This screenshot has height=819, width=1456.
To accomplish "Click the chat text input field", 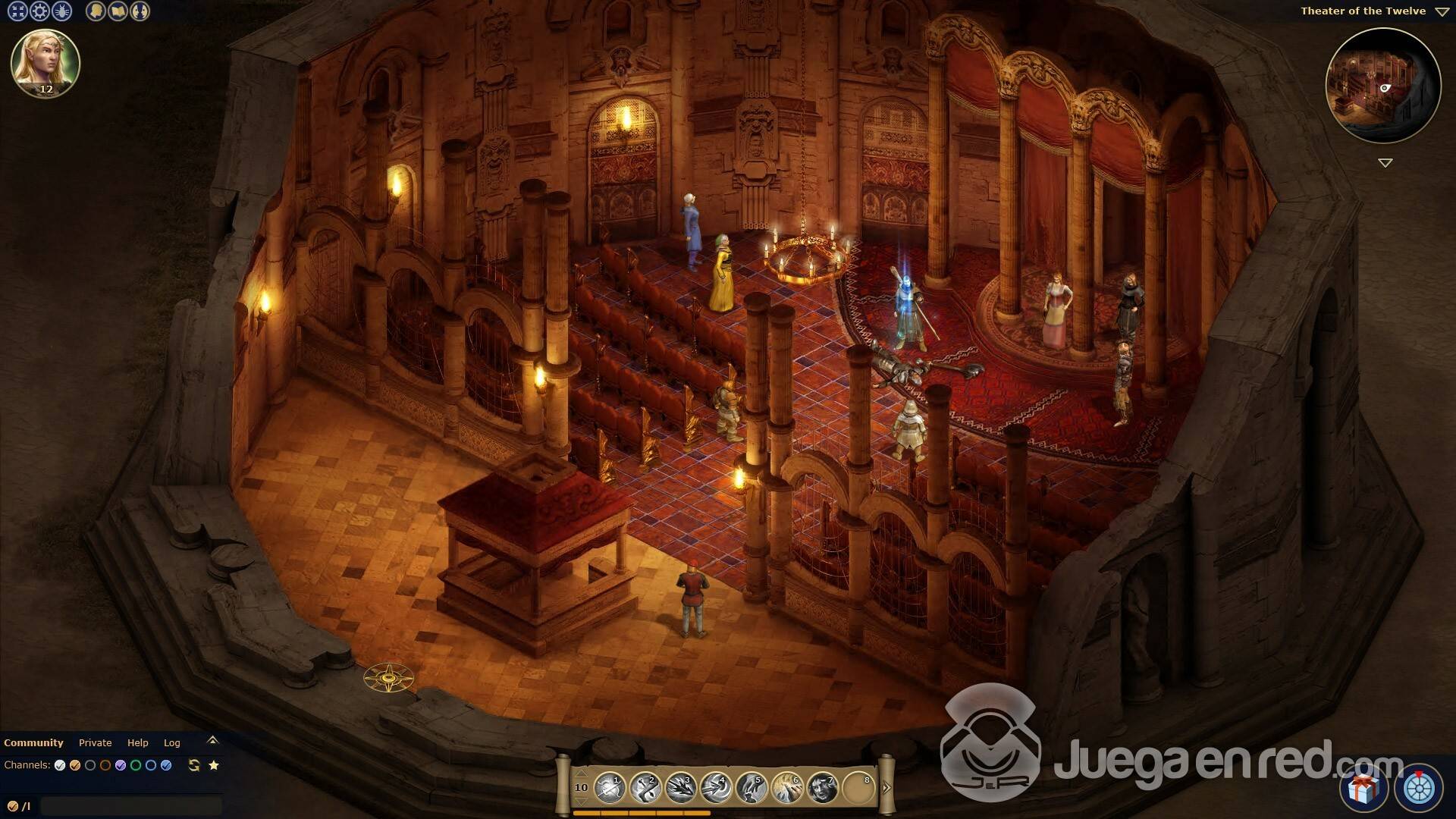I will coord(130,805).
